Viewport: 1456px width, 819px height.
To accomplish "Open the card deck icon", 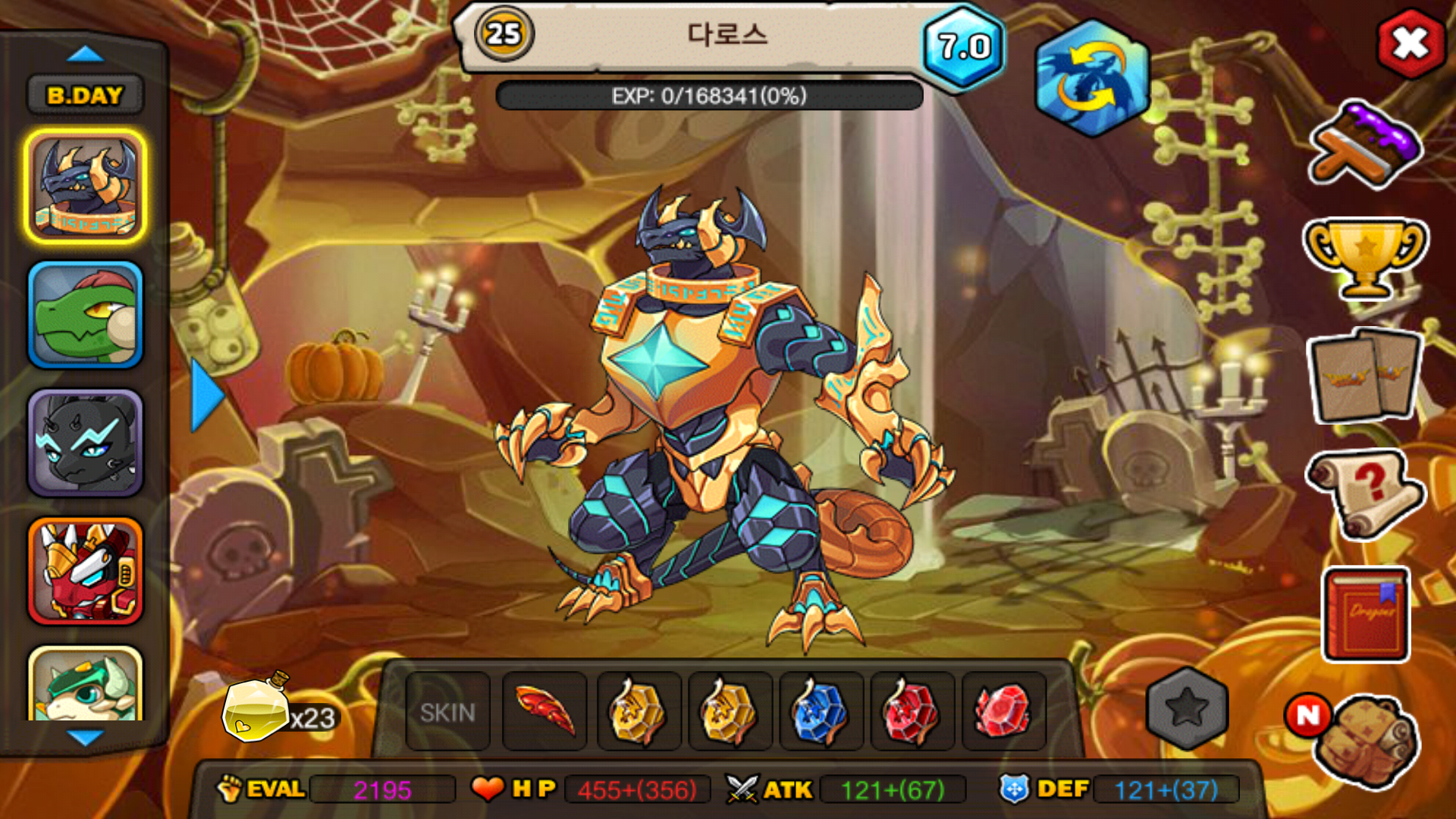I will tap(1365, 377).
